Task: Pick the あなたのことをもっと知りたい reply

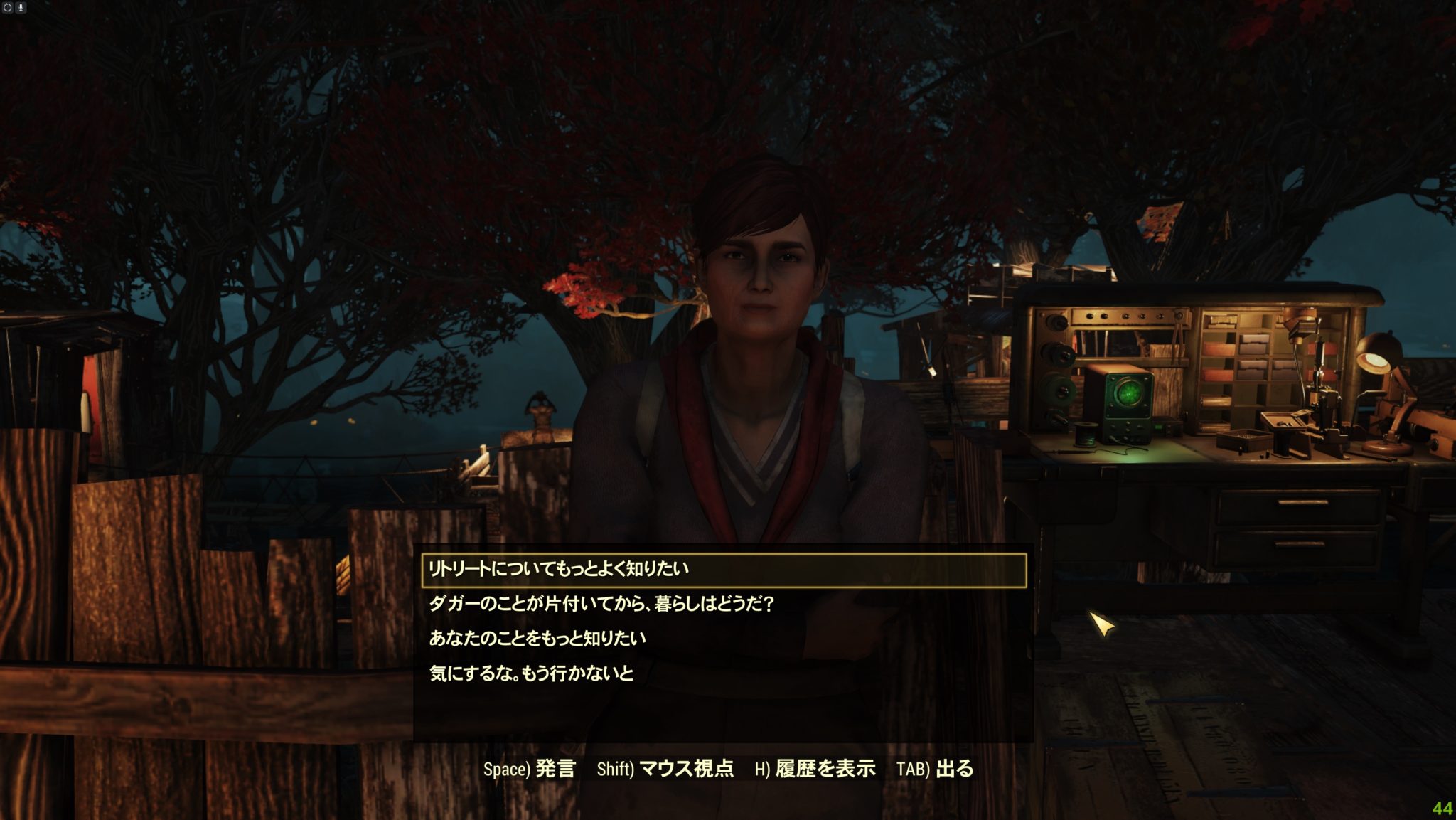Action: pos(537,639)
